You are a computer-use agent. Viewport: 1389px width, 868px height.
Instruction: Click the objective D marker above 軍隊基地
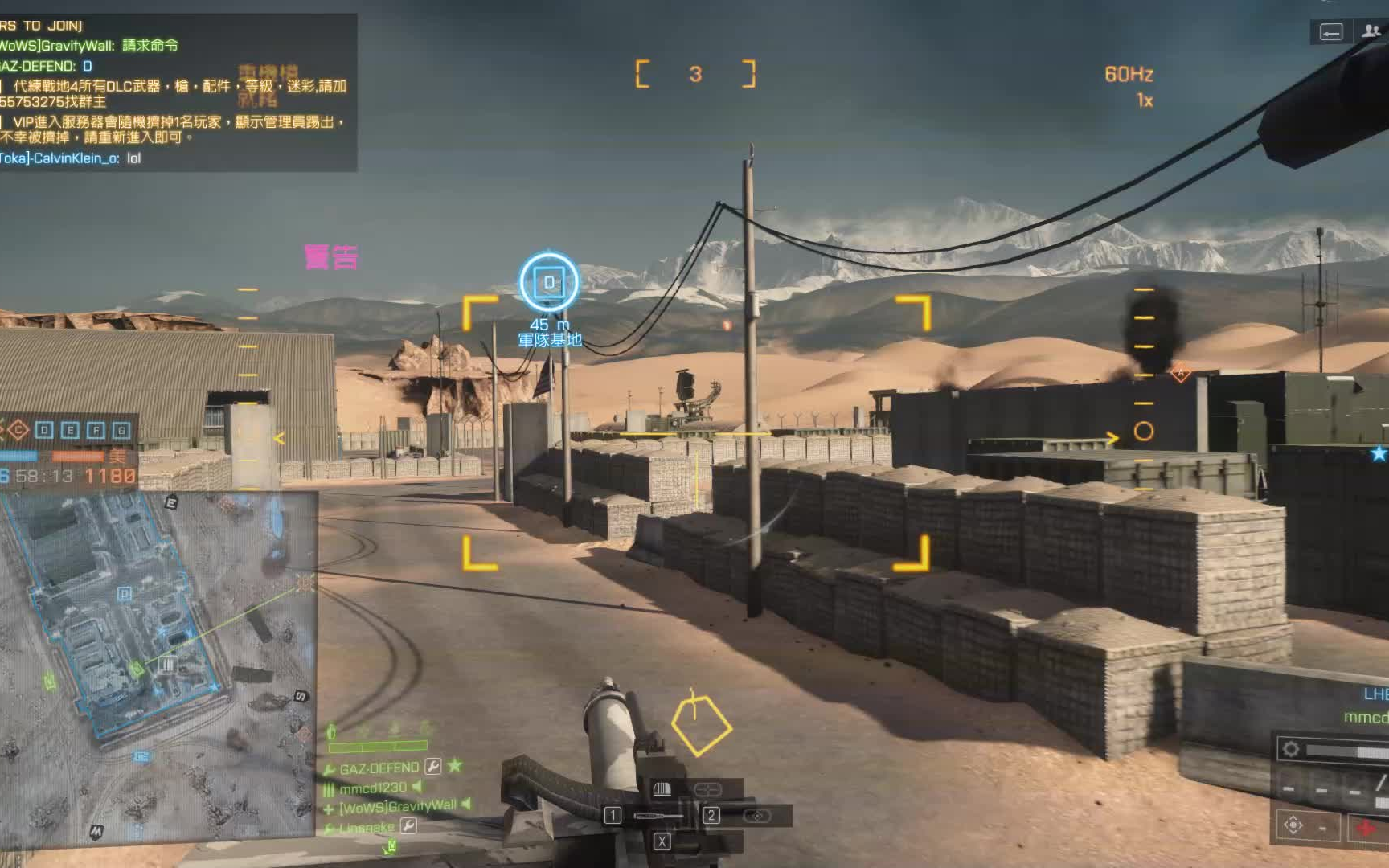point(549,282)
